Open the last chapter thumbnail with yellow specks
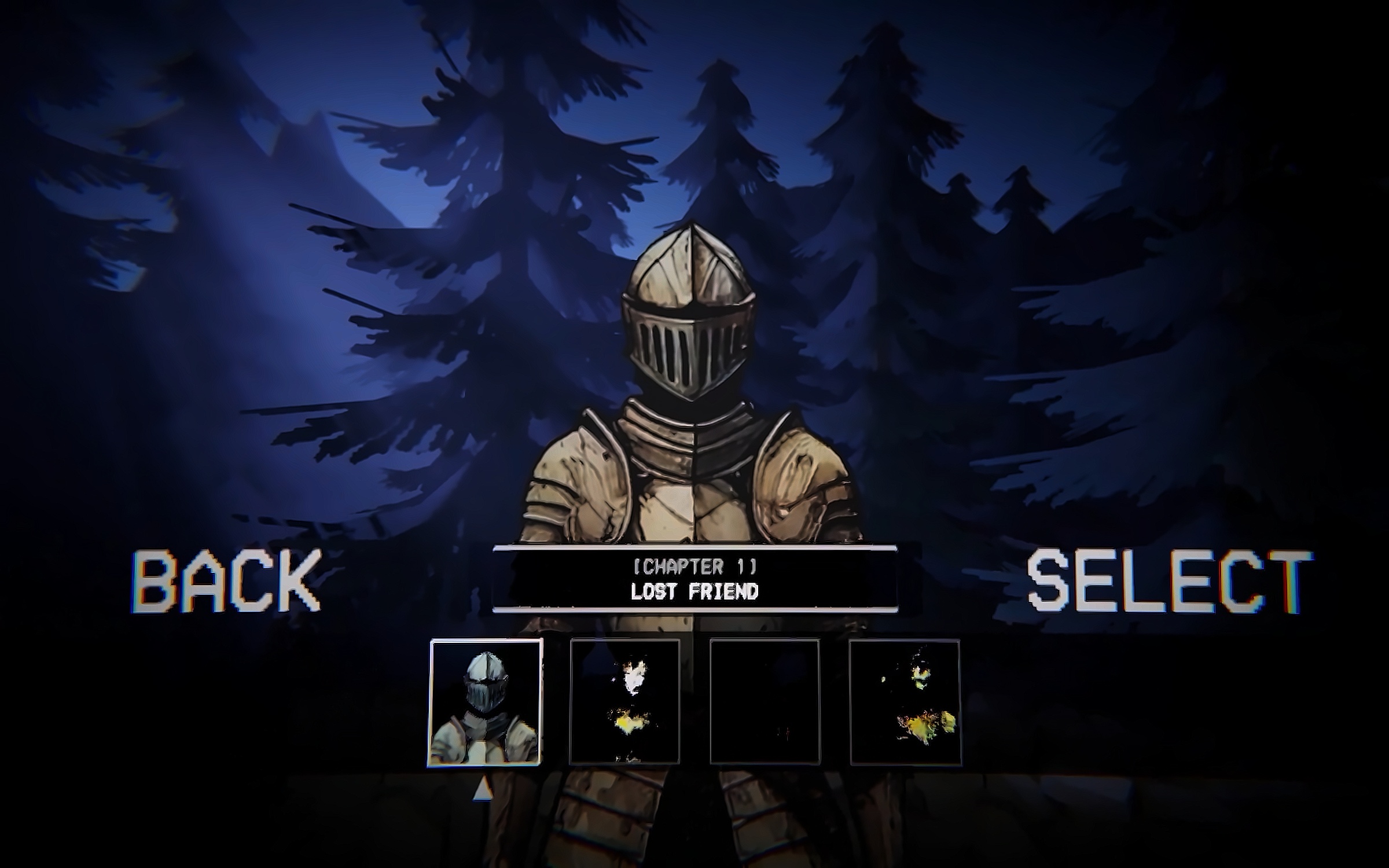1389x868 pixels. click(905, 702)
